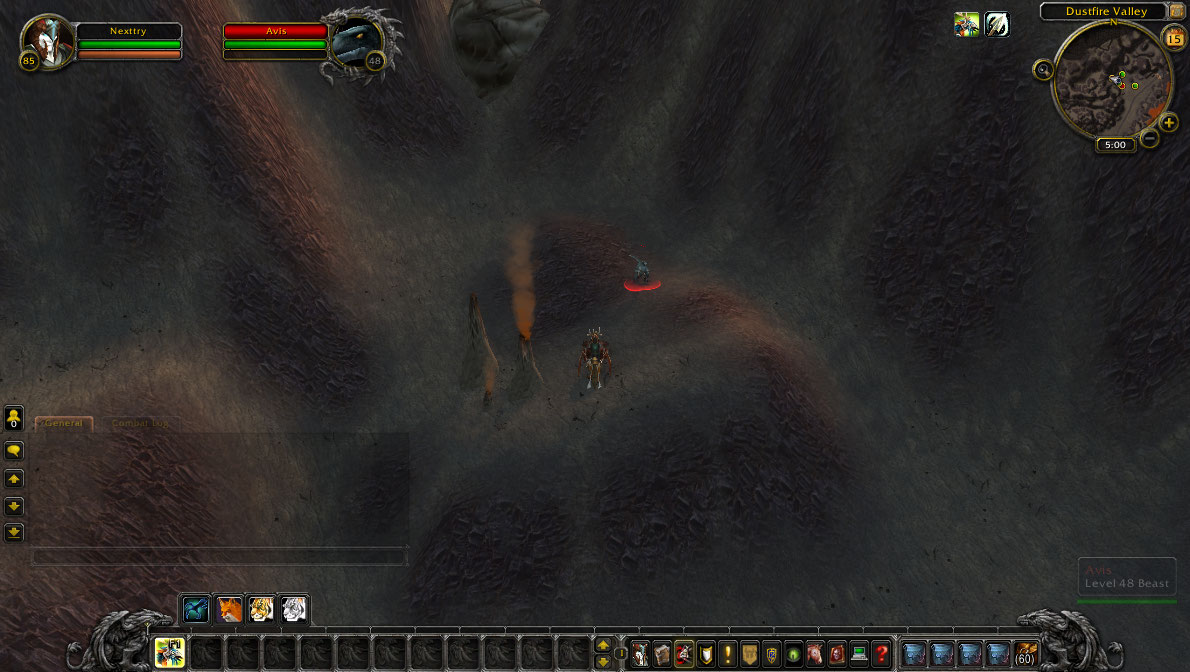Open the horse head mounts button
1190x672 pixels.
click(815, 654)
